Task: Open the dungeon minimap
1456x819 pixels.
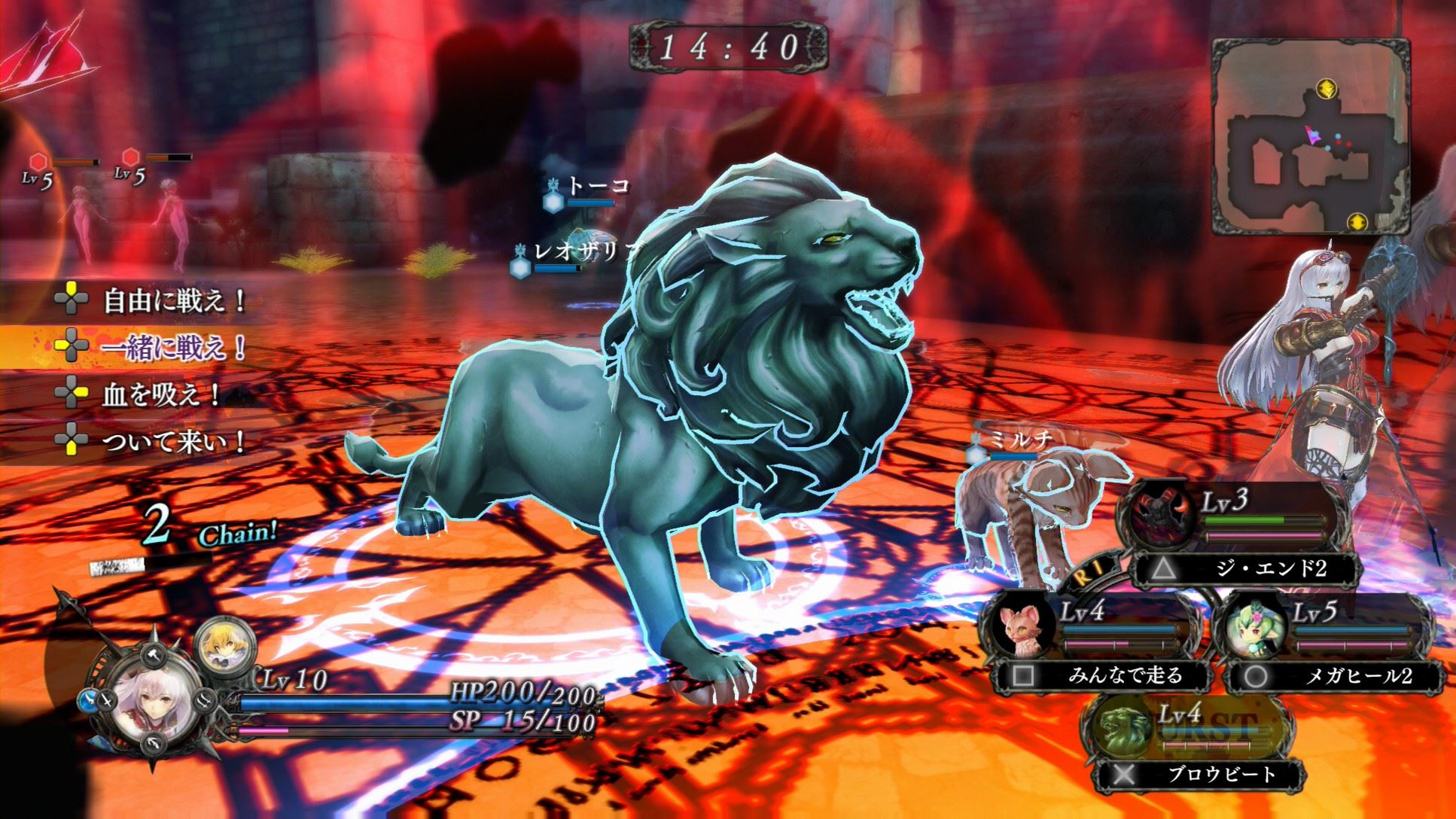Action: pos(1310,135)
